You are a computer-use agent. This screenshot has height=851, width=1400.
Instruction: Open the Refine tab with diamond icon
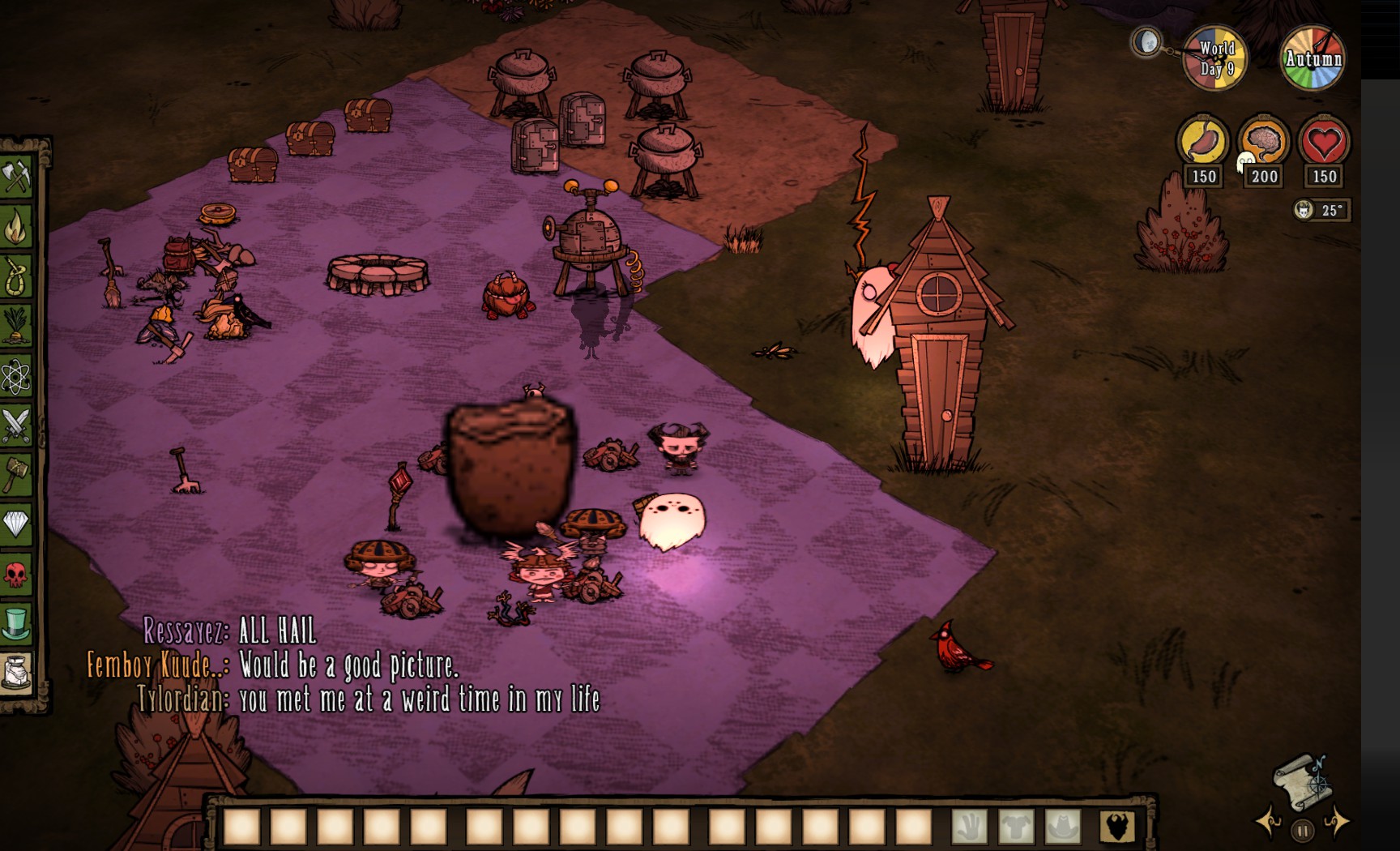[16, 524]
